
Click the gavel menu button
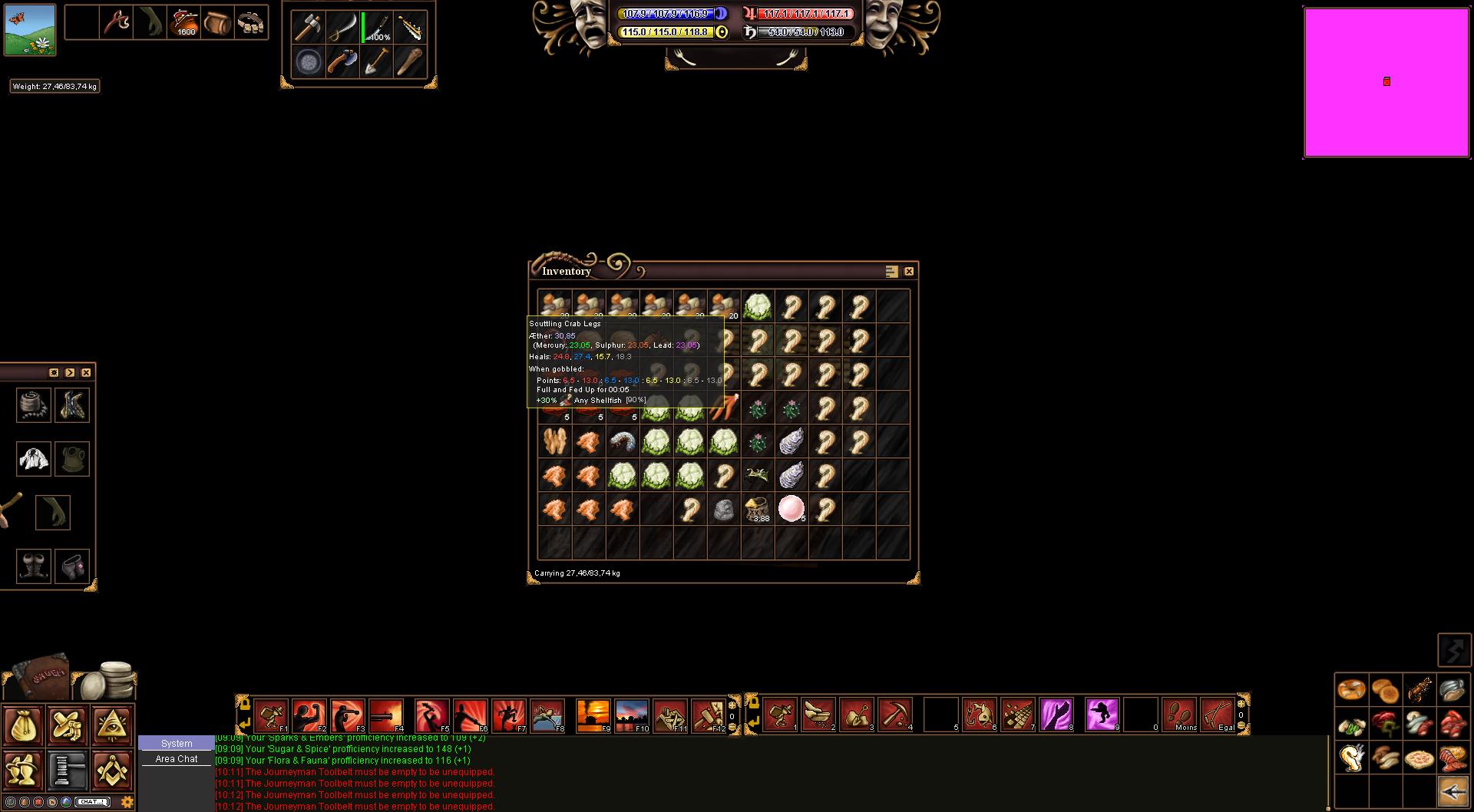[x=68, y=770]
